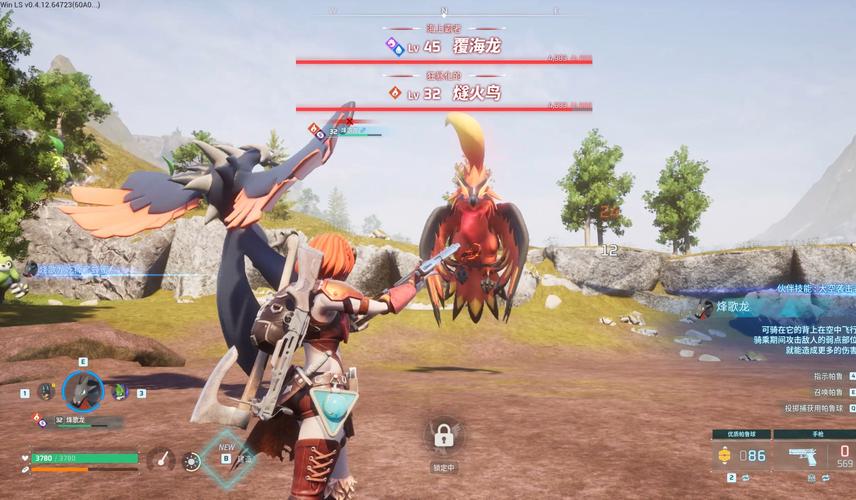Open the NEW diamond notification
The width and height of the screenshot is (856, 500).
point(226,458)
